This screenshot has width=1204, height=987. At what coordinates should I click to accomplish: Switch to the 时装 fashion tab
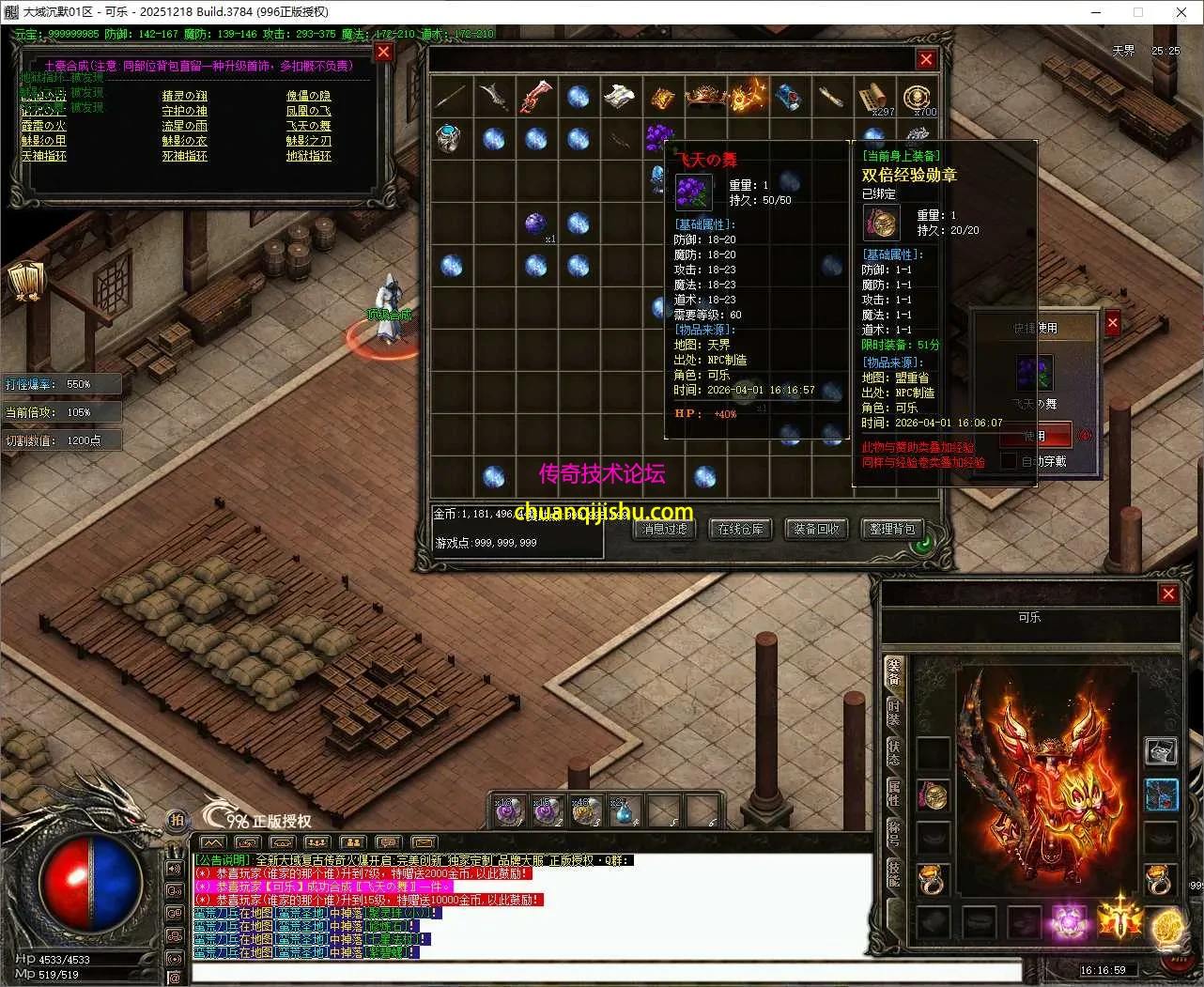(894, 712)
